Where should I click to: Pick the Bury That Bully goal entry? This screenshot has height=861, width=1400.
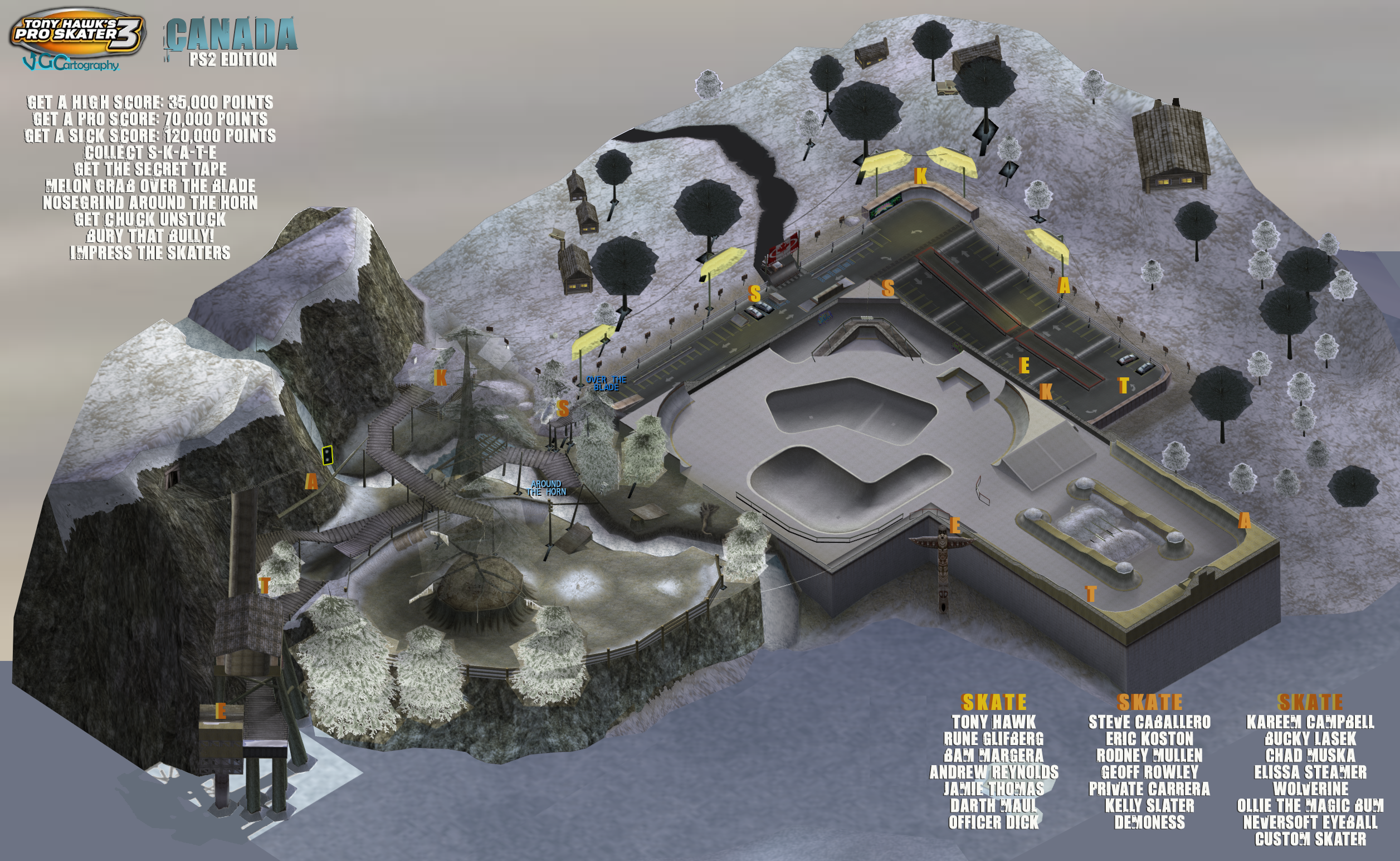coord(150,236)
